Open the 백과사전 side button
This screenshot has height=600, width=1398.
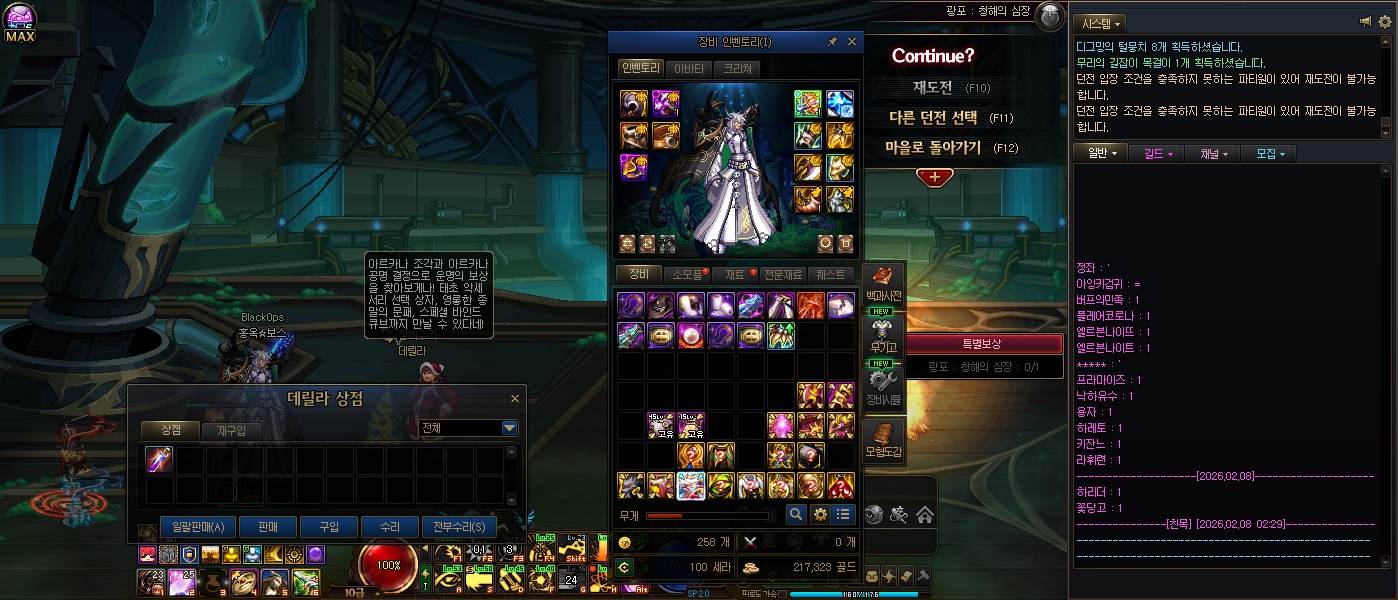click(x=883, y=283)
